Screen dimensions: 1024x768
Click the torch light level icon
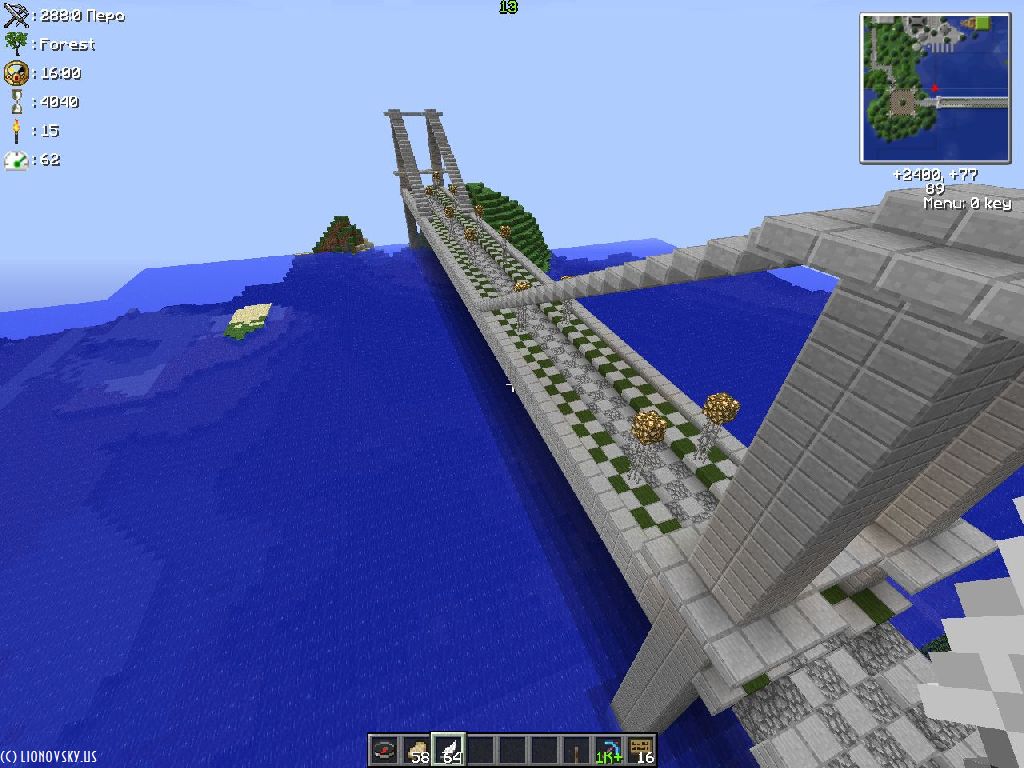[16, 130]
